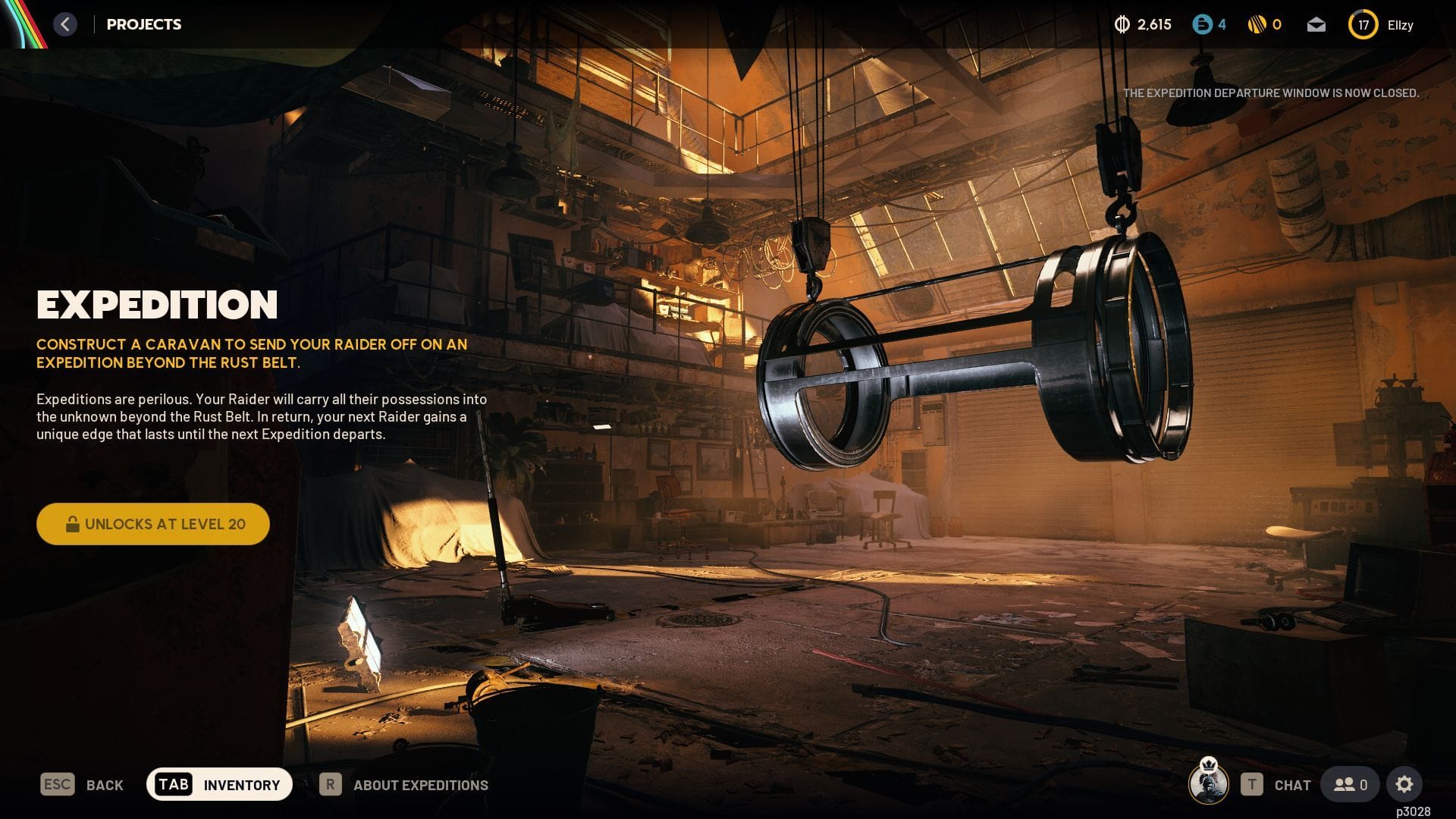Select the blue supply currency icon
The image size is (1456, 819).
click(x=1204, y=24)
